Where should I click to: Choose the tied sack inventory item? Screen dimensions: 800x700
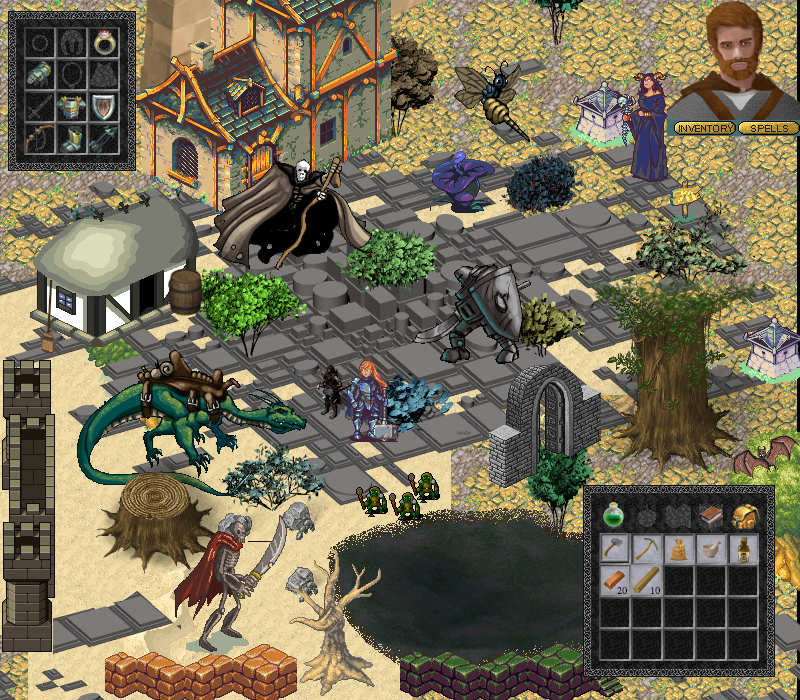coord(678,548)
